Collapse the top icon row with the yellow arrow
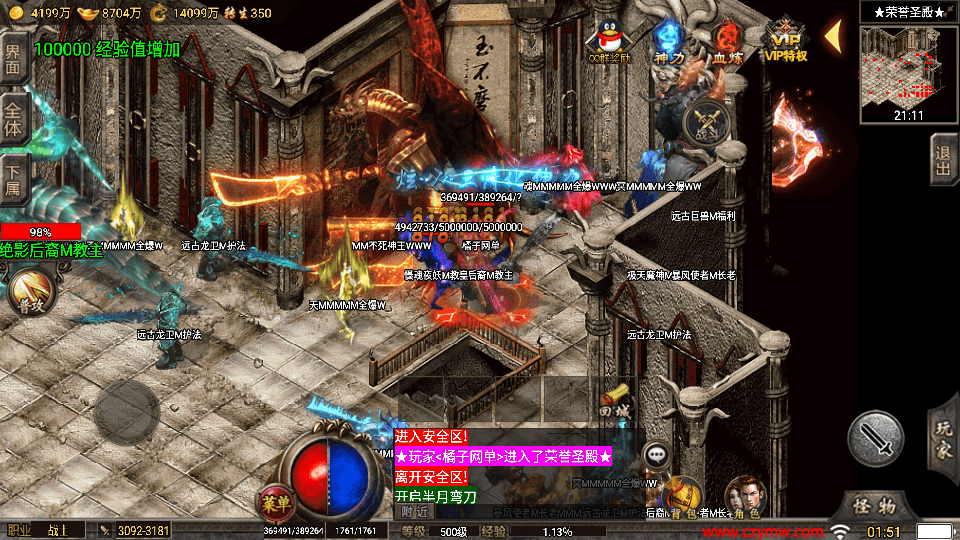 point(832,34)
